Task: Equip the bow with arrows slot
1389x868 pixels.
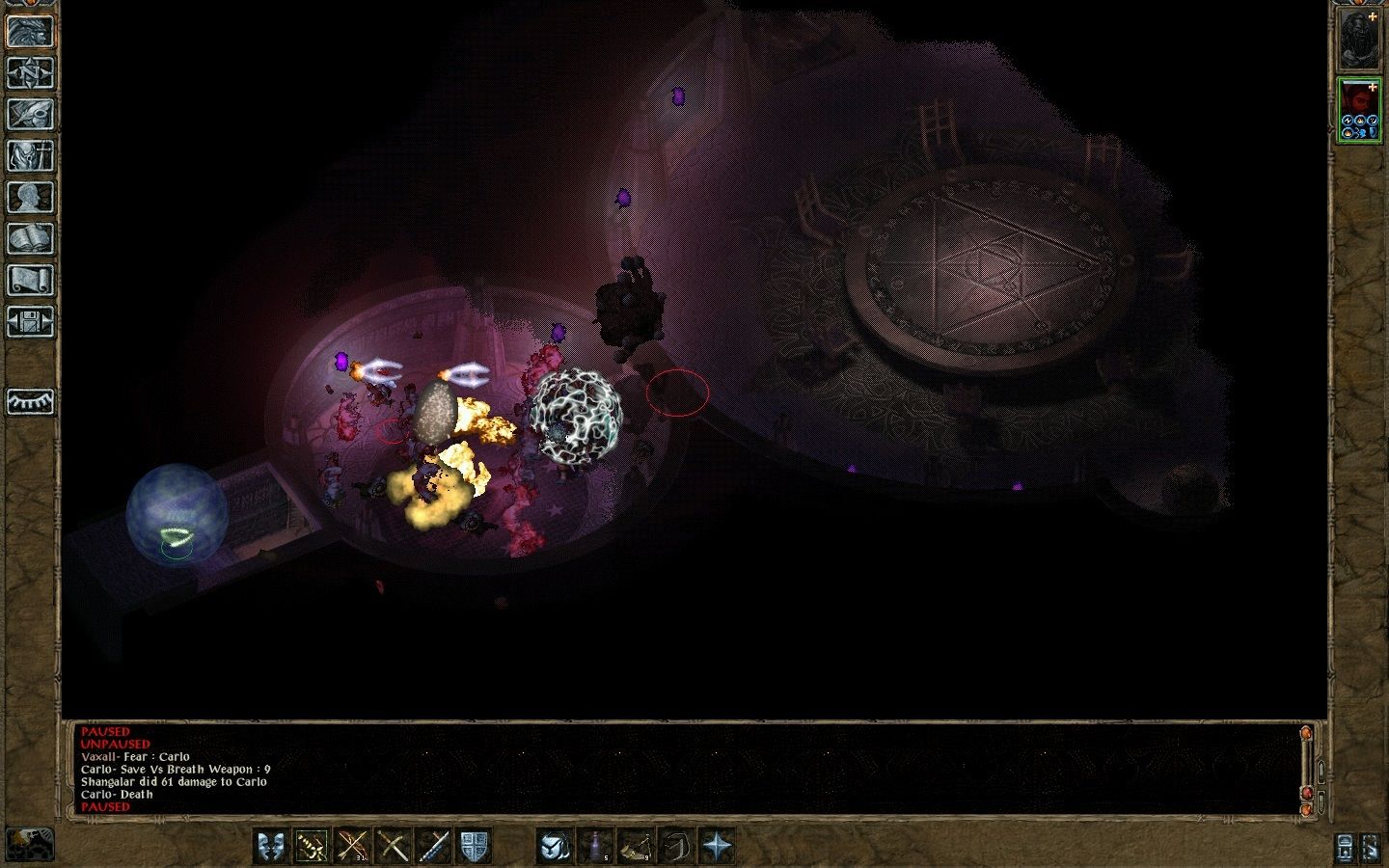Action: point(351,846)
